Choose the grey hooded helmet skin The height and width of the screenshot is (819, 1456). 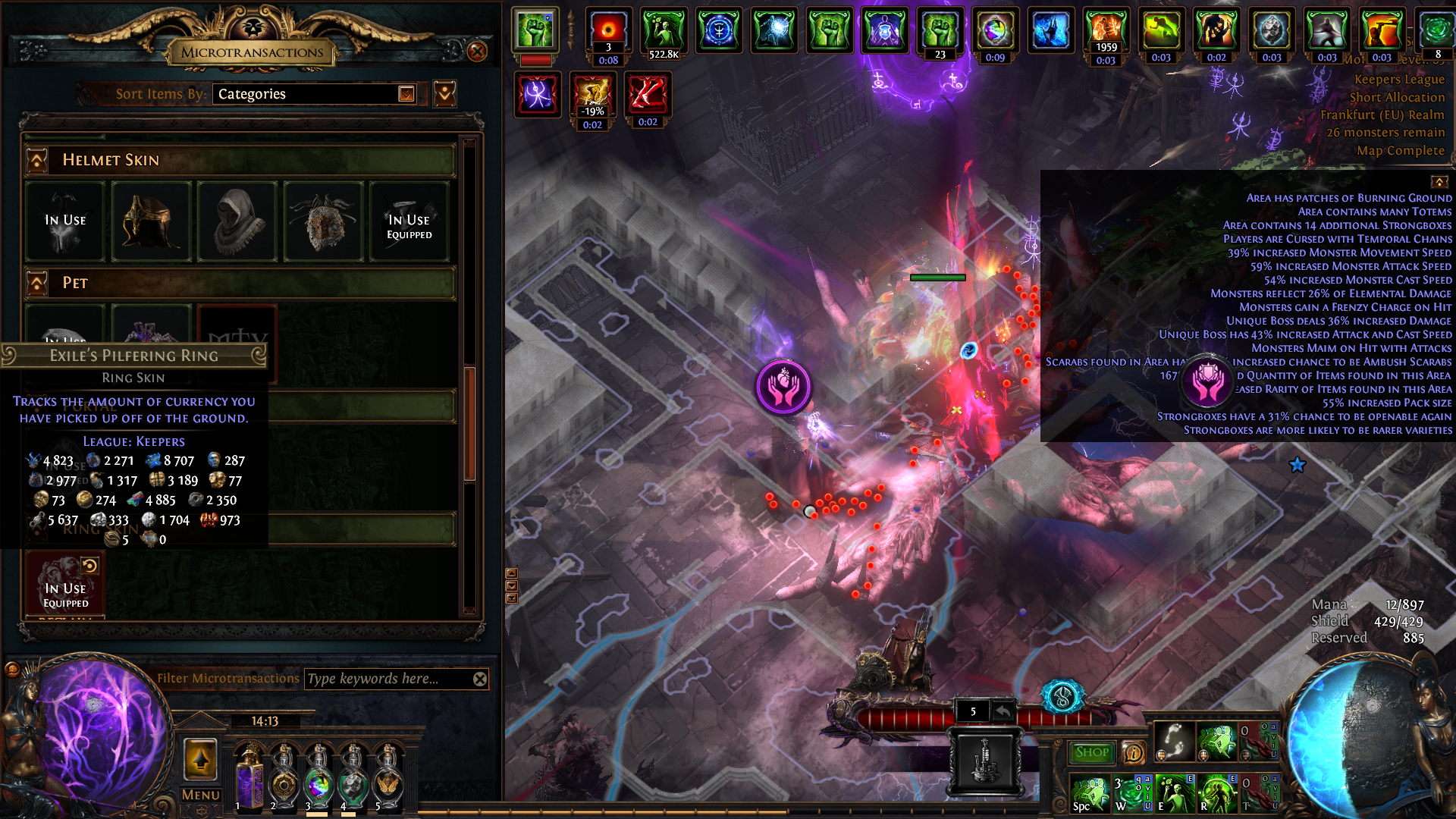tap(237, 221)
